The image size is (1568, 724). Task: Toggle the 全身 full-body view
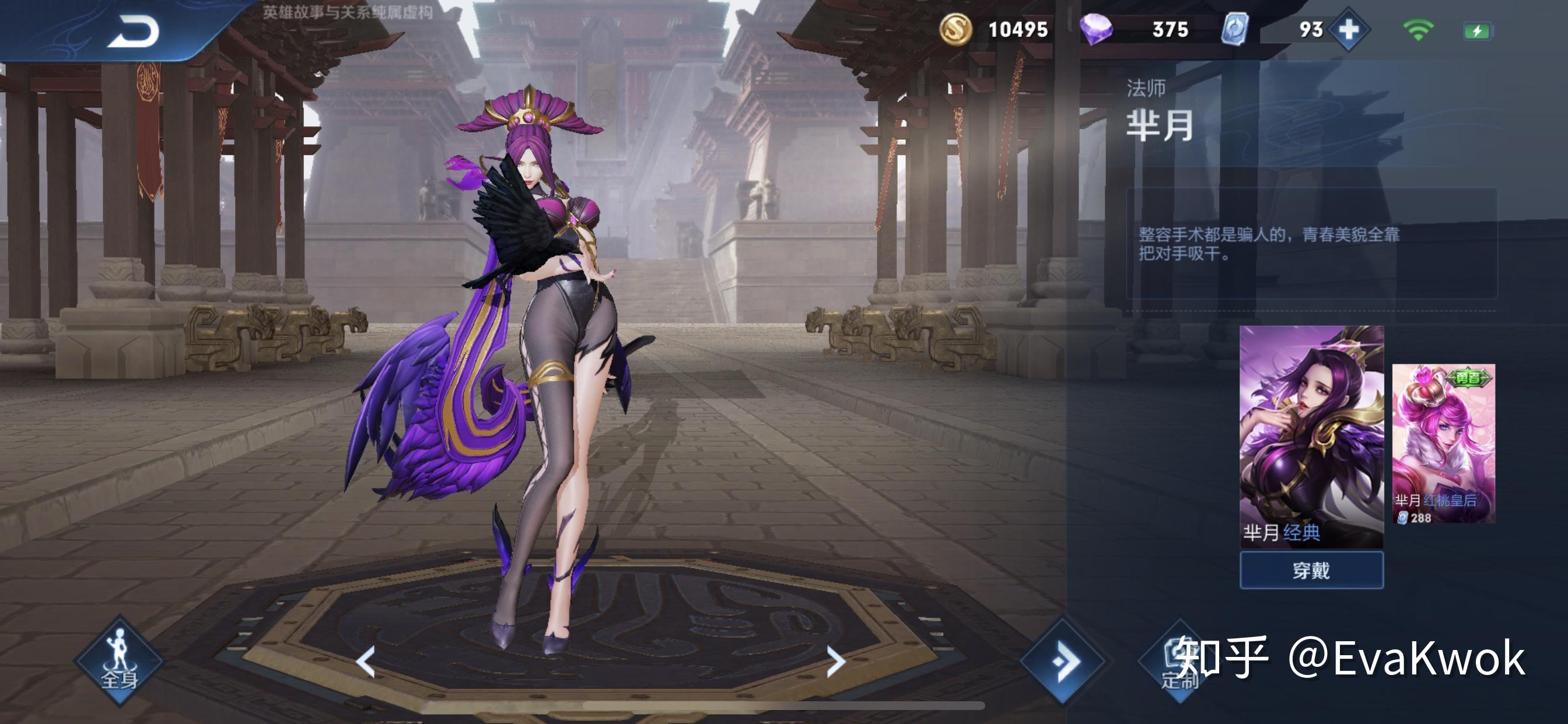[x=118, y=660]
